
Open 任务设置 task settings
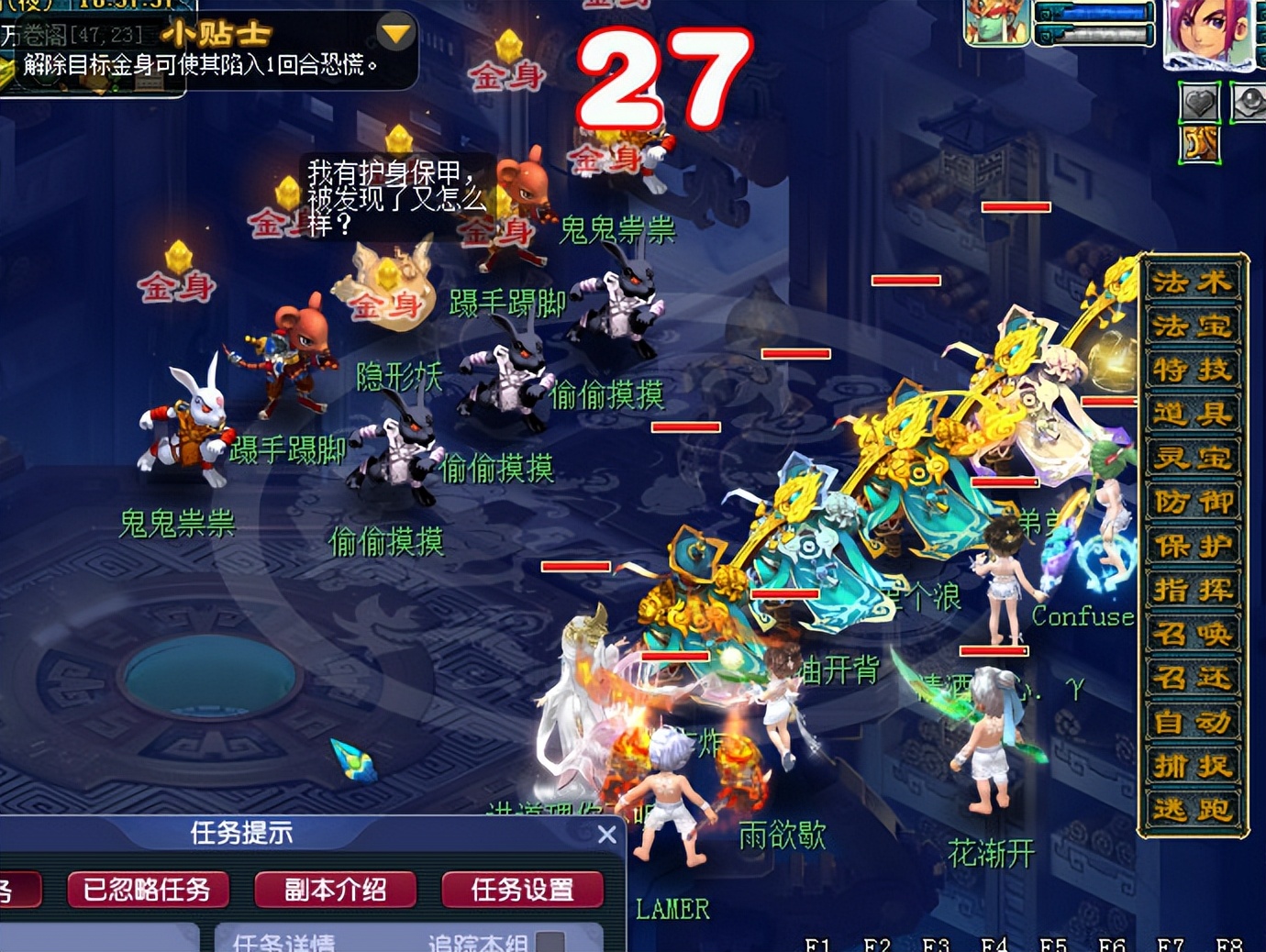522,890
